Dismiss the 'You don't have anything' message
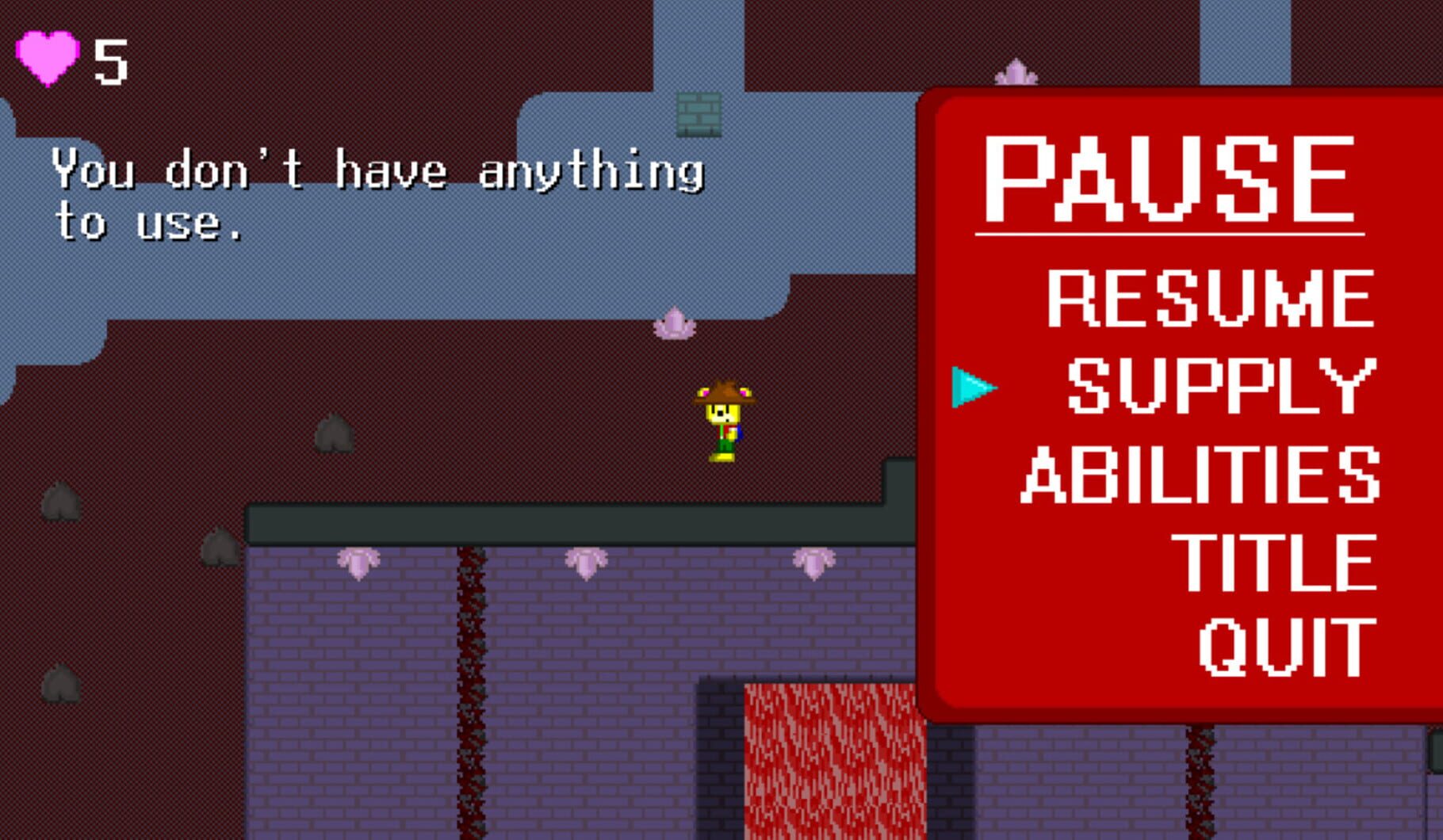 [x=381, y=198]
